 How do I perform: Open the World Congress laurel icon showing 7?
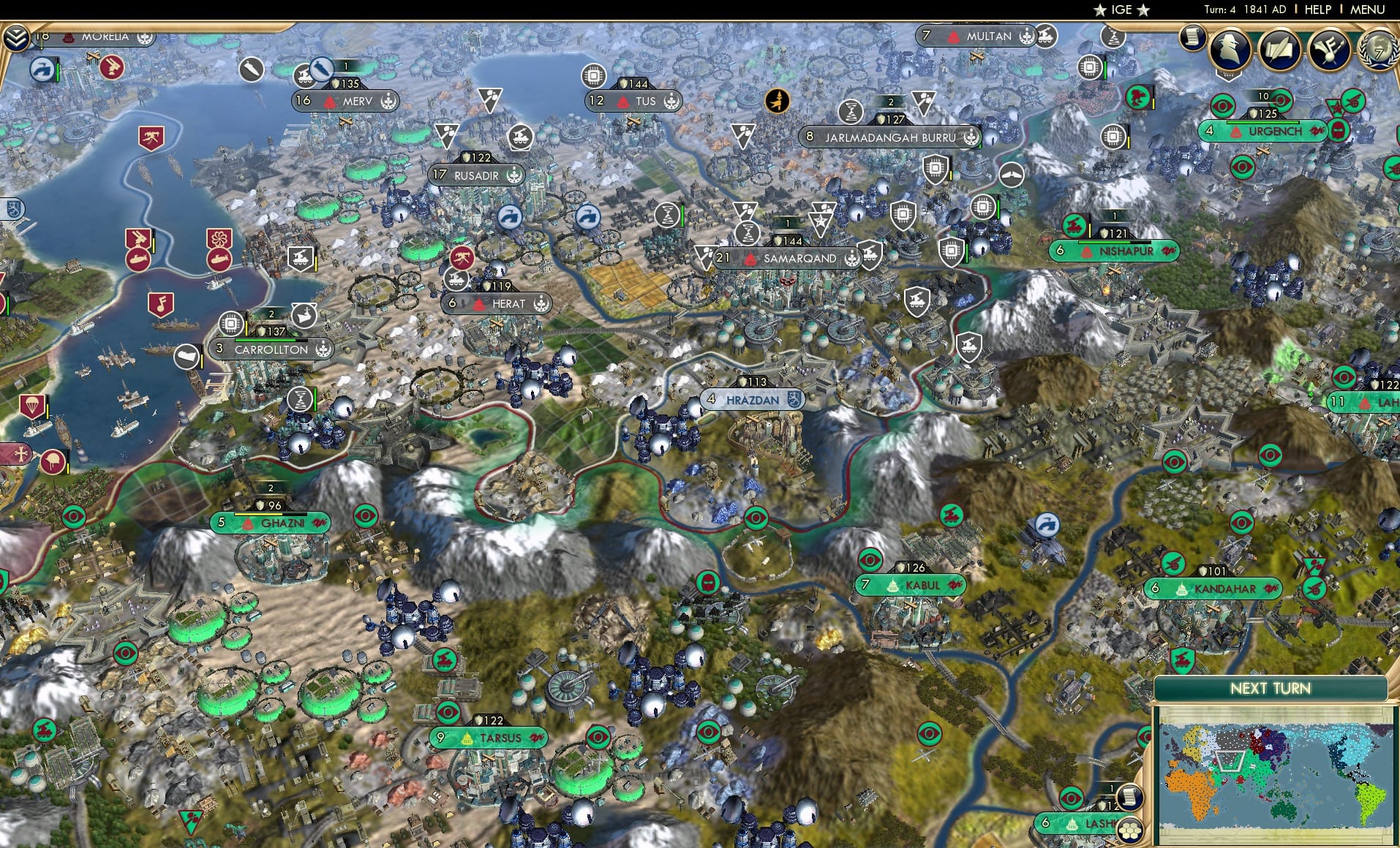(x=1382, y=51)
